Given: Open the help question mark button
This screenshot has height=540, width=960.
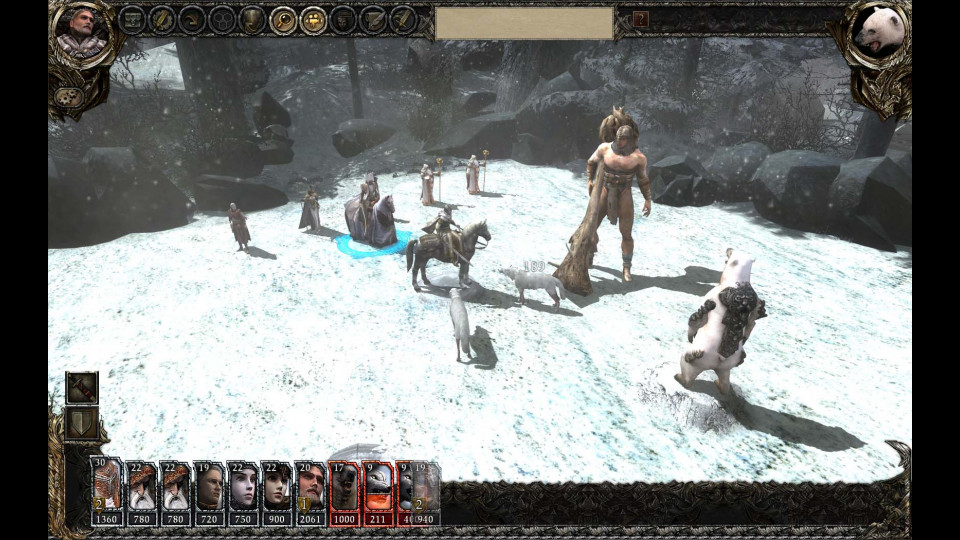Looking at the screenshot, I should click(641, 19).
